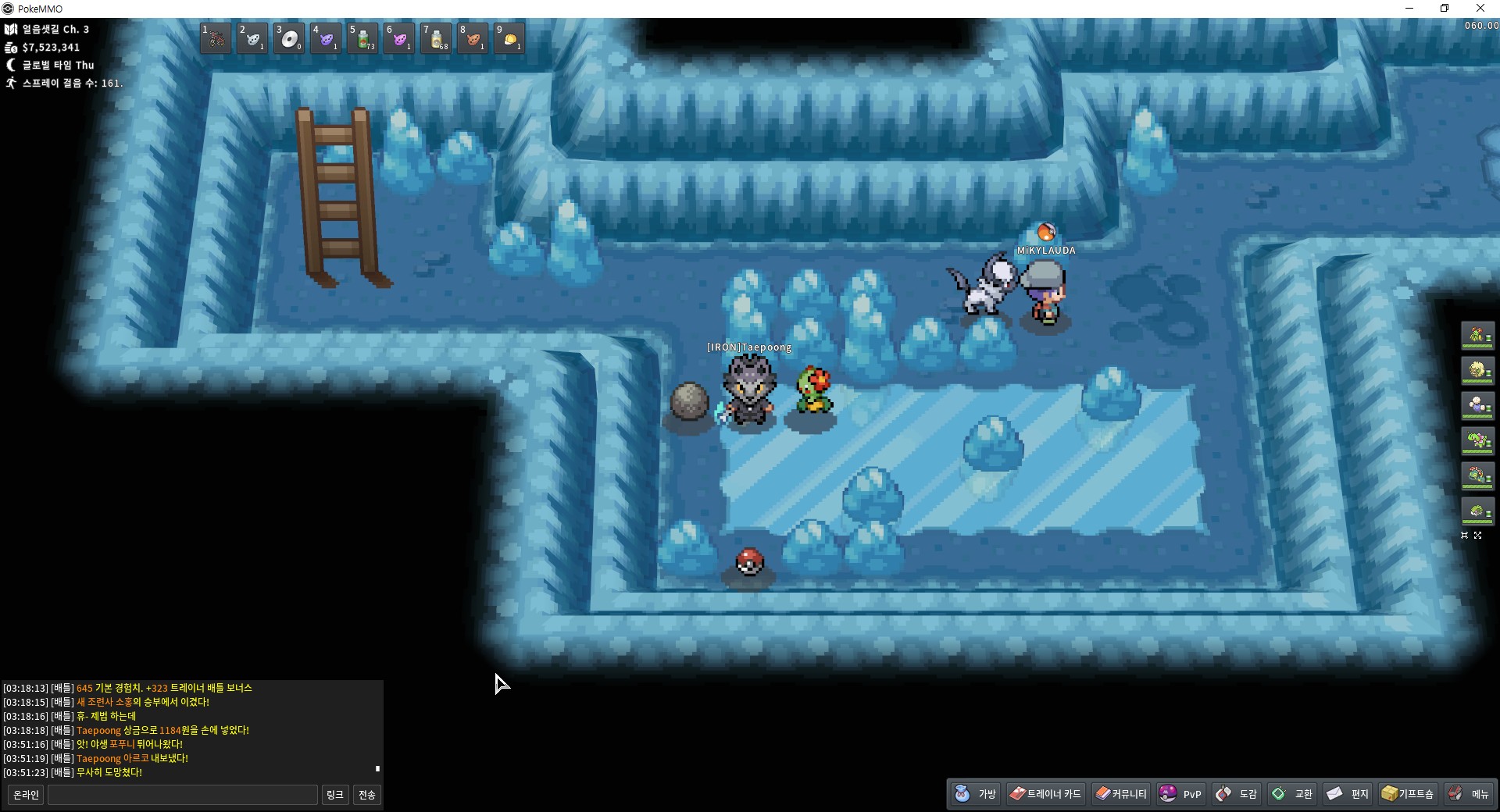This screenshot has width=1500, height=812.
Task: Open the PvP menu
Action: (1180, 794)
